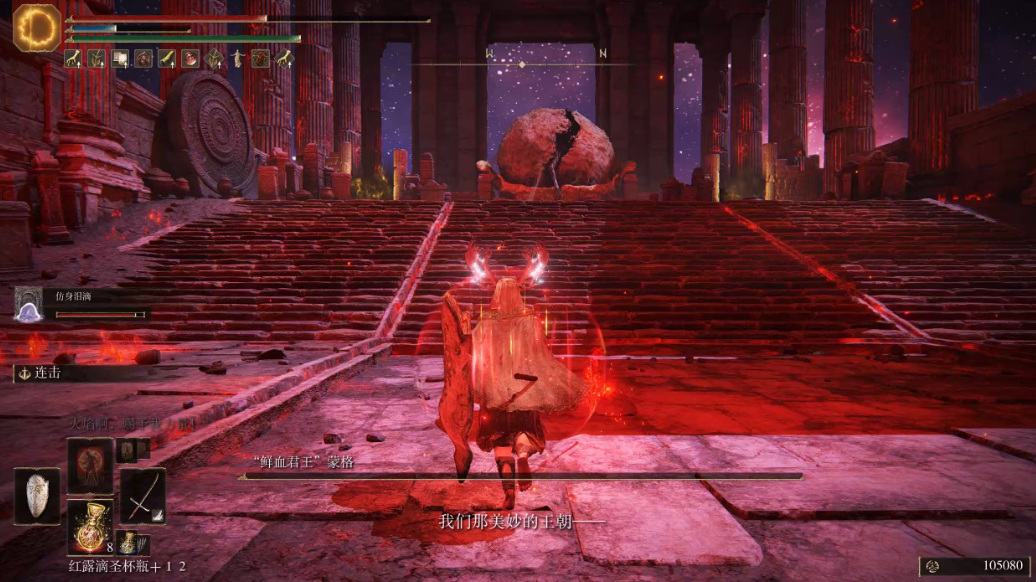Click the left-hand shield equipment slot

pos(35,494)
